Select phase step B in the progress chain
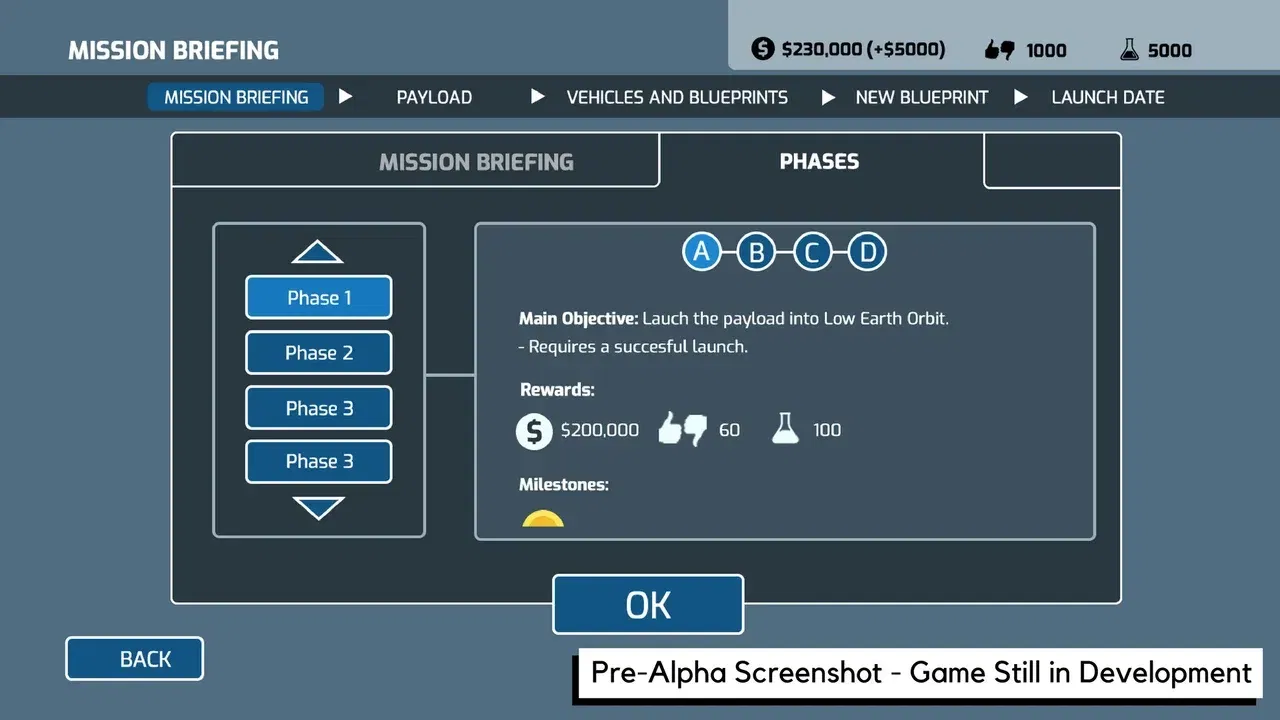Viewport: 1280px width, 720px height. [x=756, y=251]
